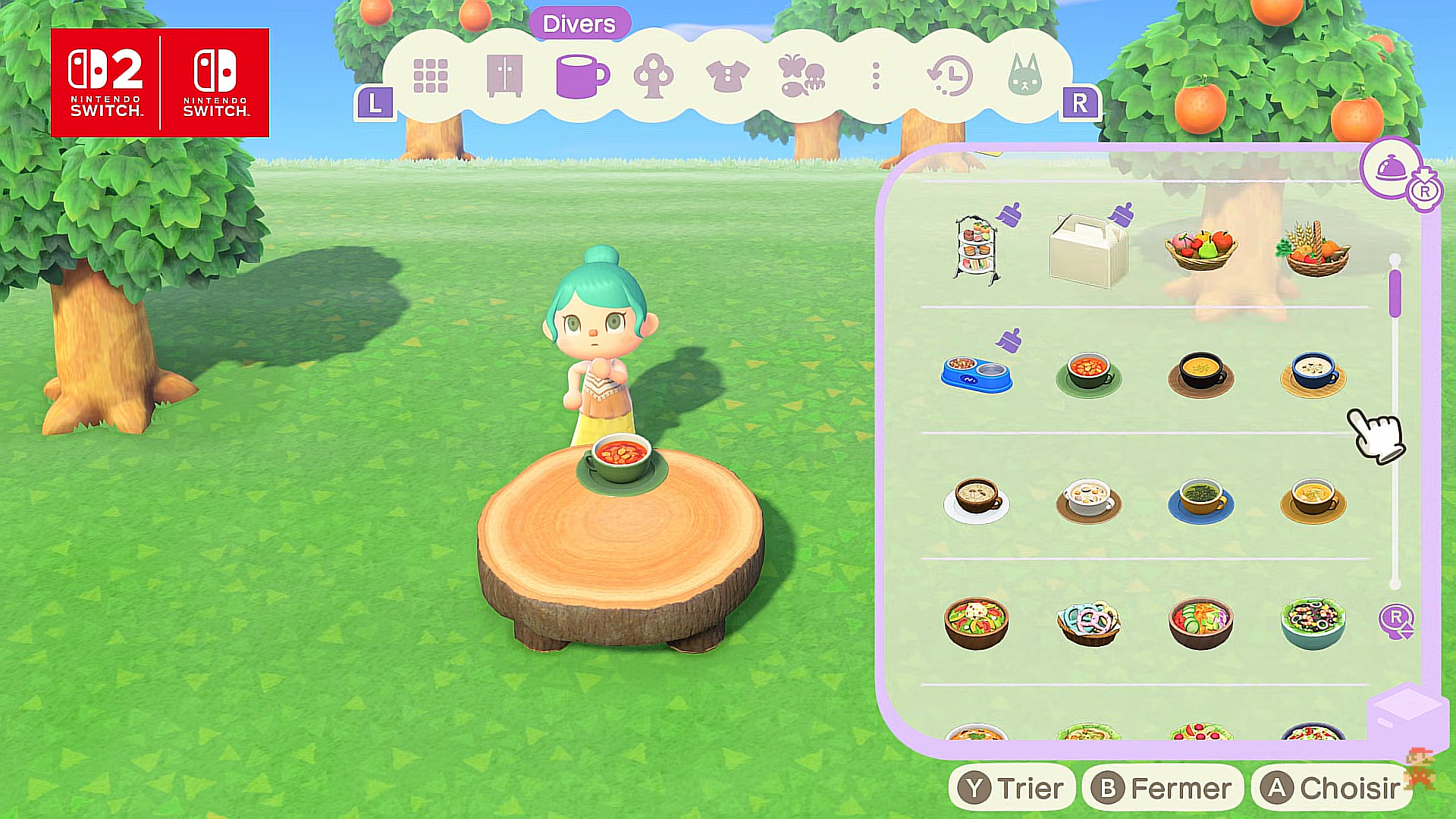Click the serving cloche filter button
Image resolution: width=1456 pixels, height=819 pixels.
coord(1391,168)
